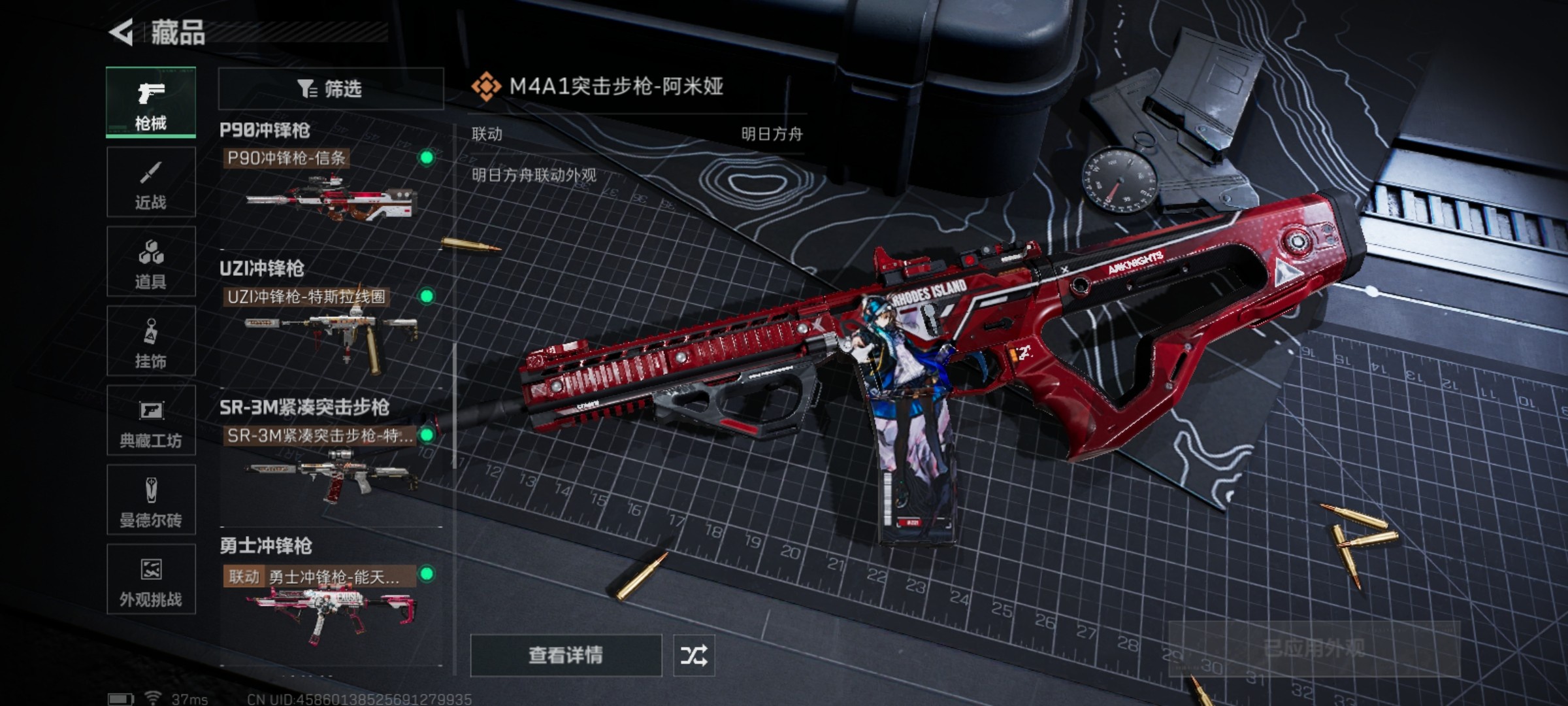Viewport: 1568px width, 706px height.
Task: Show the 挂饰 charms category
Action: coord(151,341)
